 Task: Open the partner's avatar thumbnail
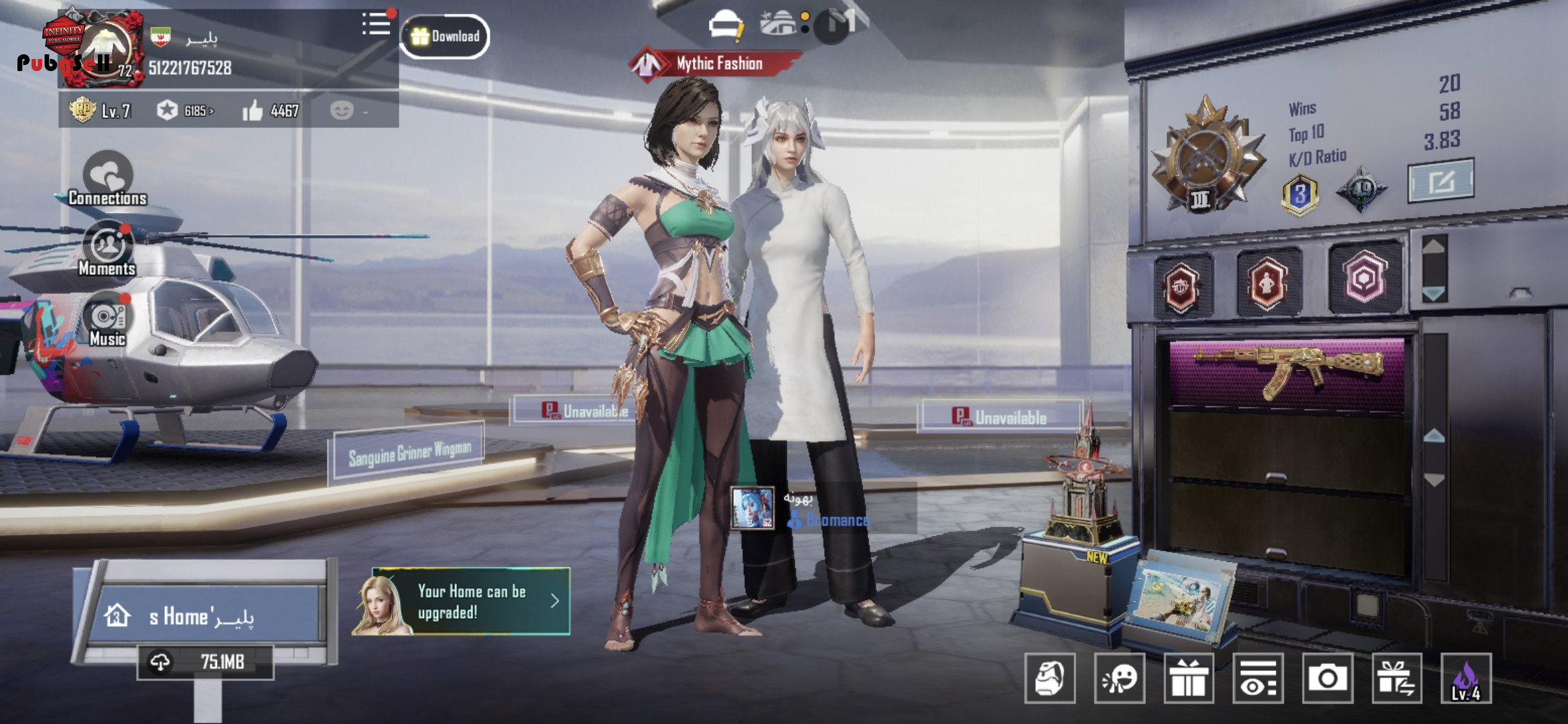752,508
